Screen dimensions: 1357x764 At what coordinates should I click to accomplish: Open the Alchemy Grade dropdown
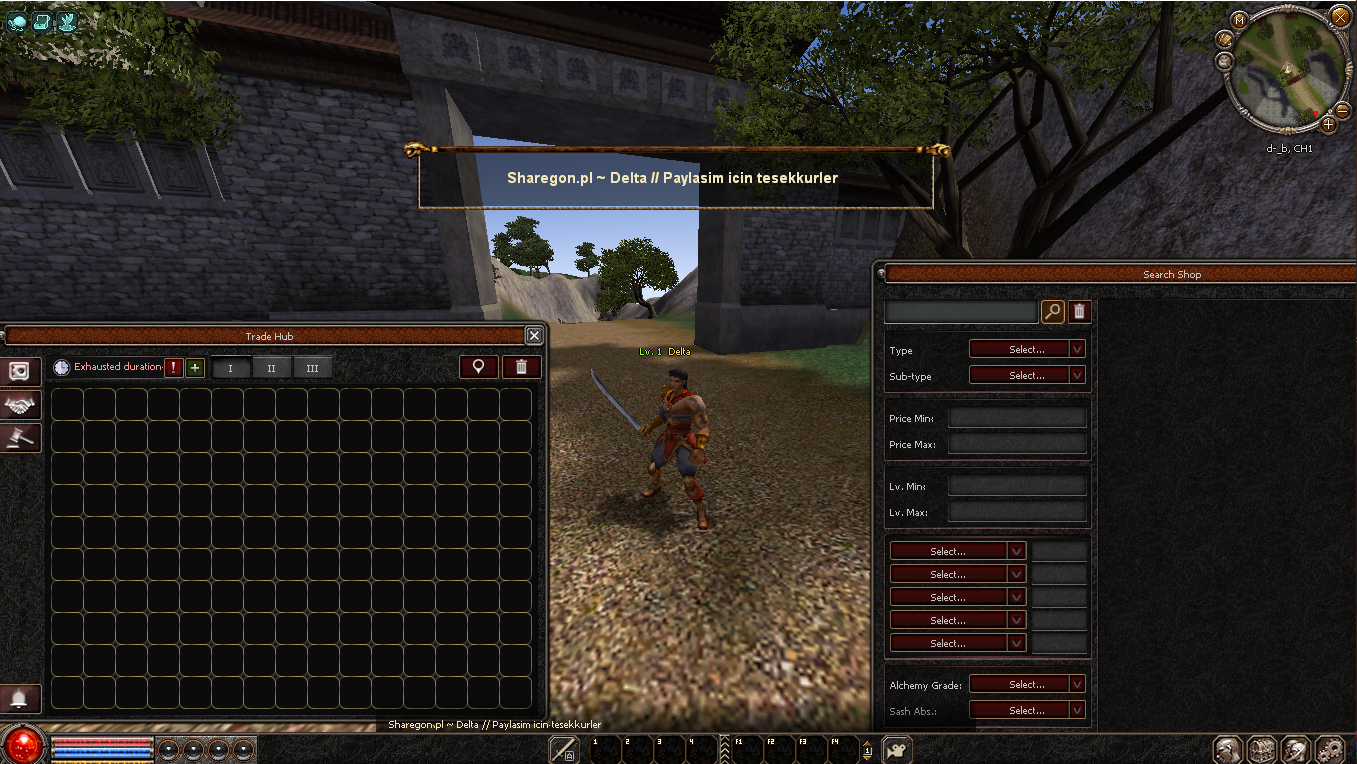click(x=1027, y=684)
